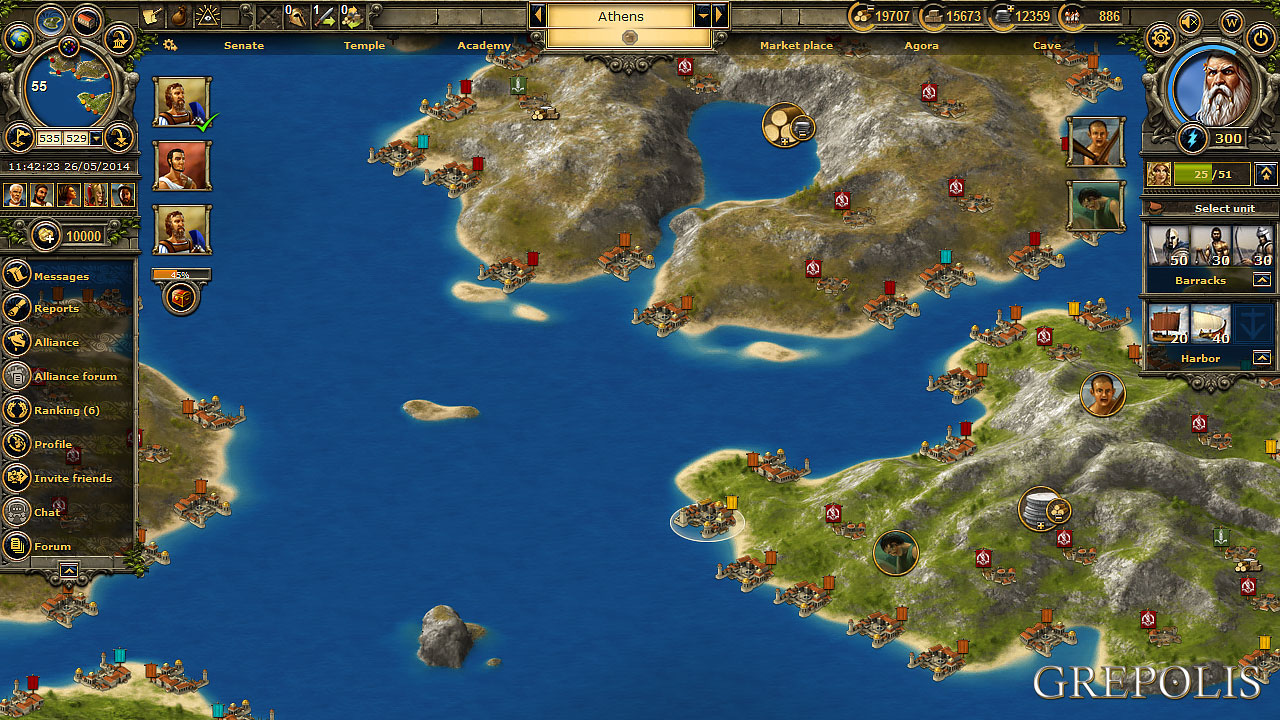Collapse the Harbor unit panel

click(x=1262, y=356)
